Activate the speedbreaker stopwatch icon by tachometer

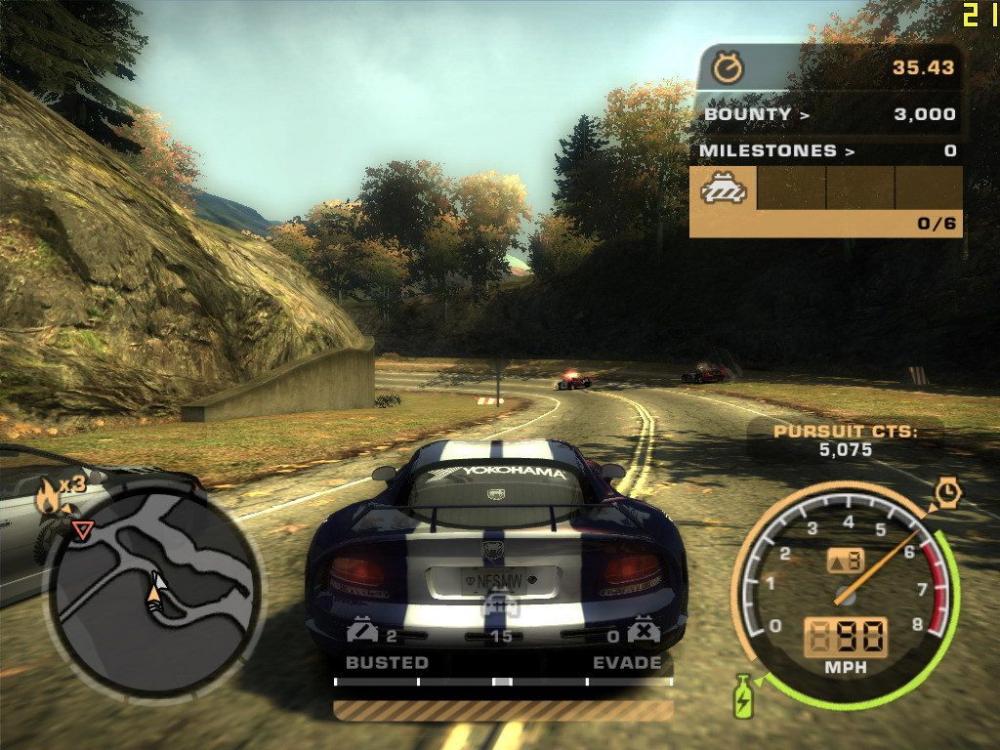click(946, 491)
